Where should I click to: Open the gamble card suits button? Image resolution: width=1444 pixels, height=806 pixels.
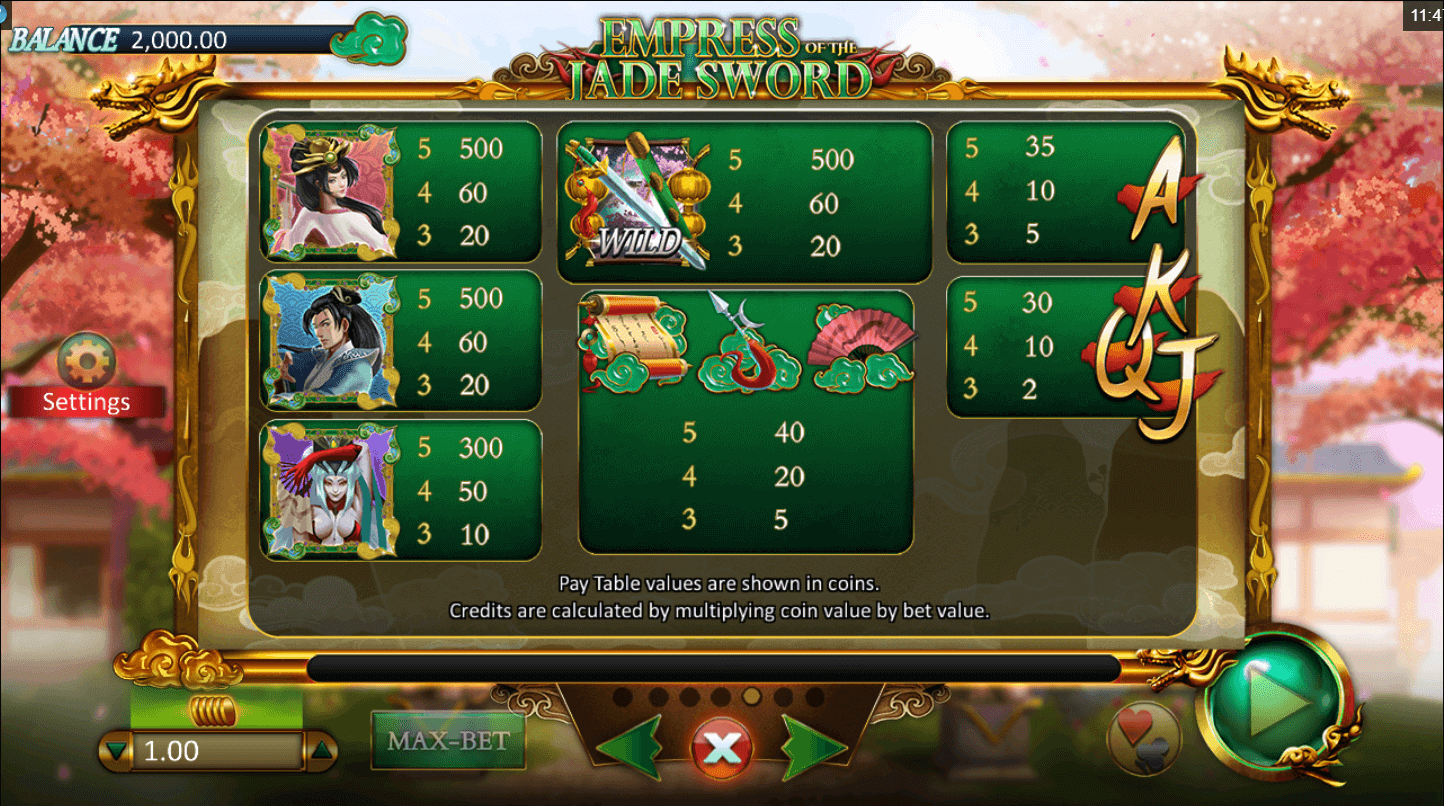[x=1144, y=738]
